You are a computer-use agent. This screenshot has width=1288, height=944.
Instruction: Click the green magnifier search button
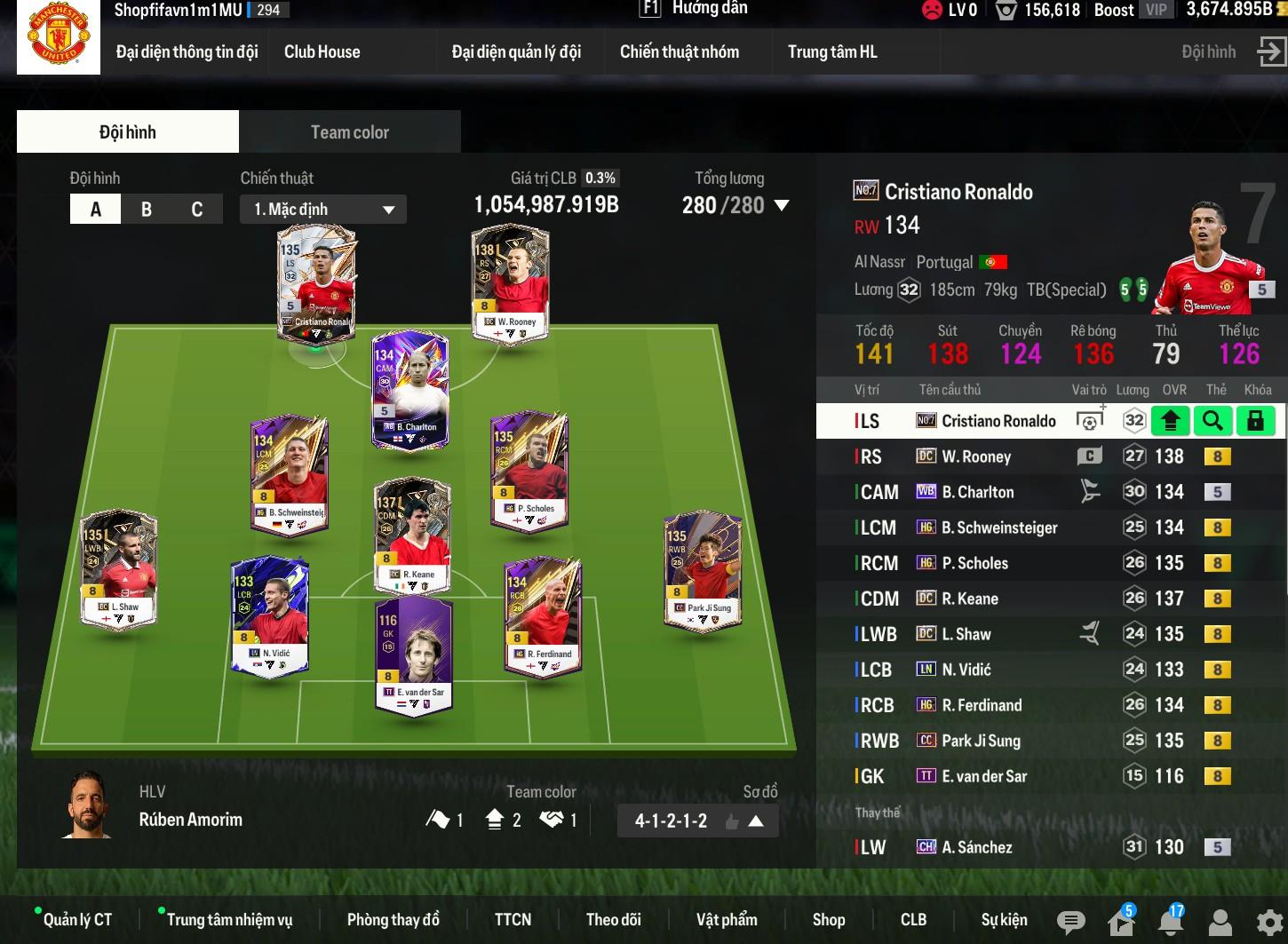[x=1212, y=421]
